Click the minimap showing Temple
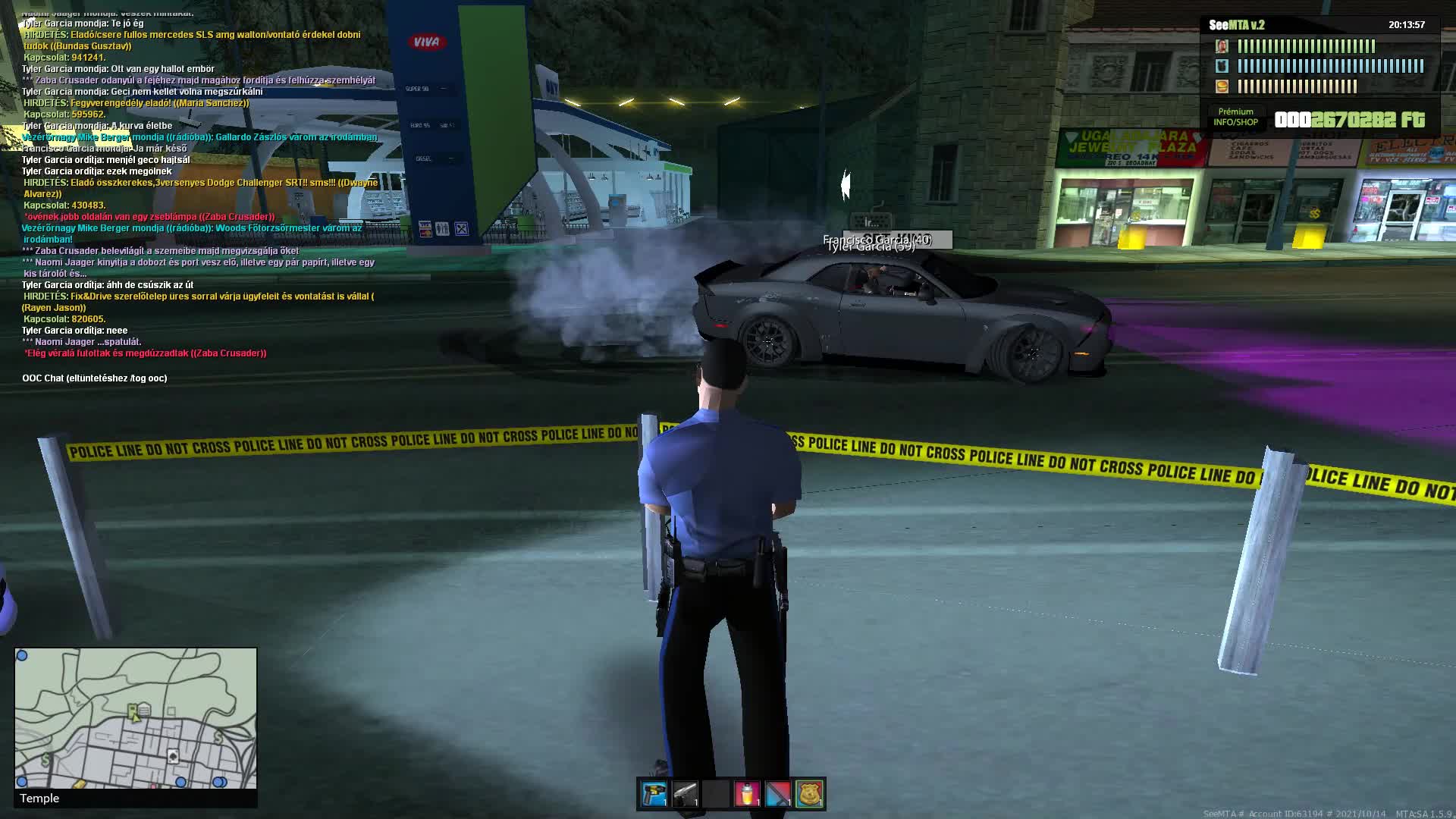1456x819 pixels. (136, 718)
